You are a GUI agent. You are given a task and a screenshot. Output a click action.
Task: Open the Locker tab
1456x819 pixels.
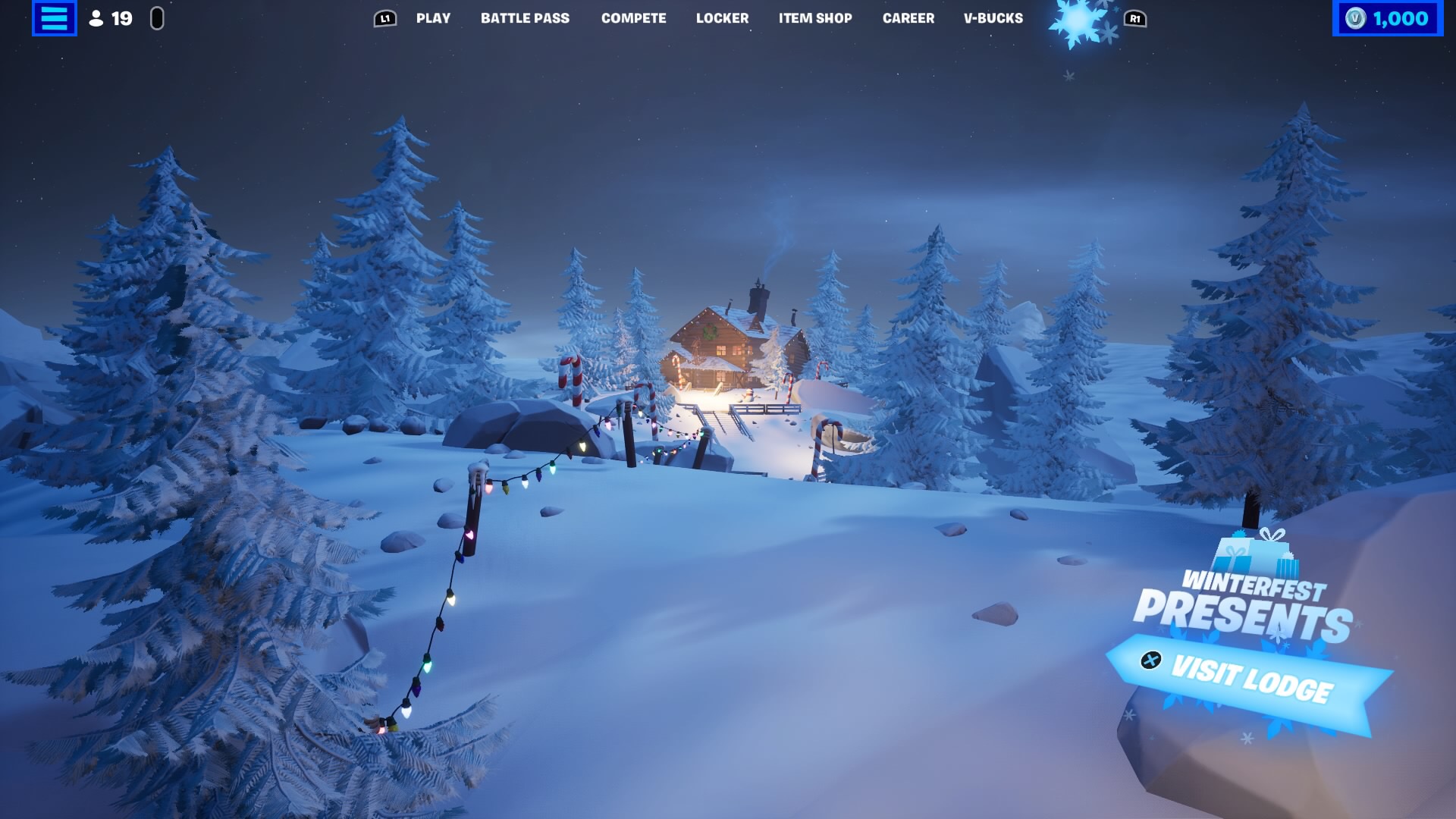click(722, 18)
